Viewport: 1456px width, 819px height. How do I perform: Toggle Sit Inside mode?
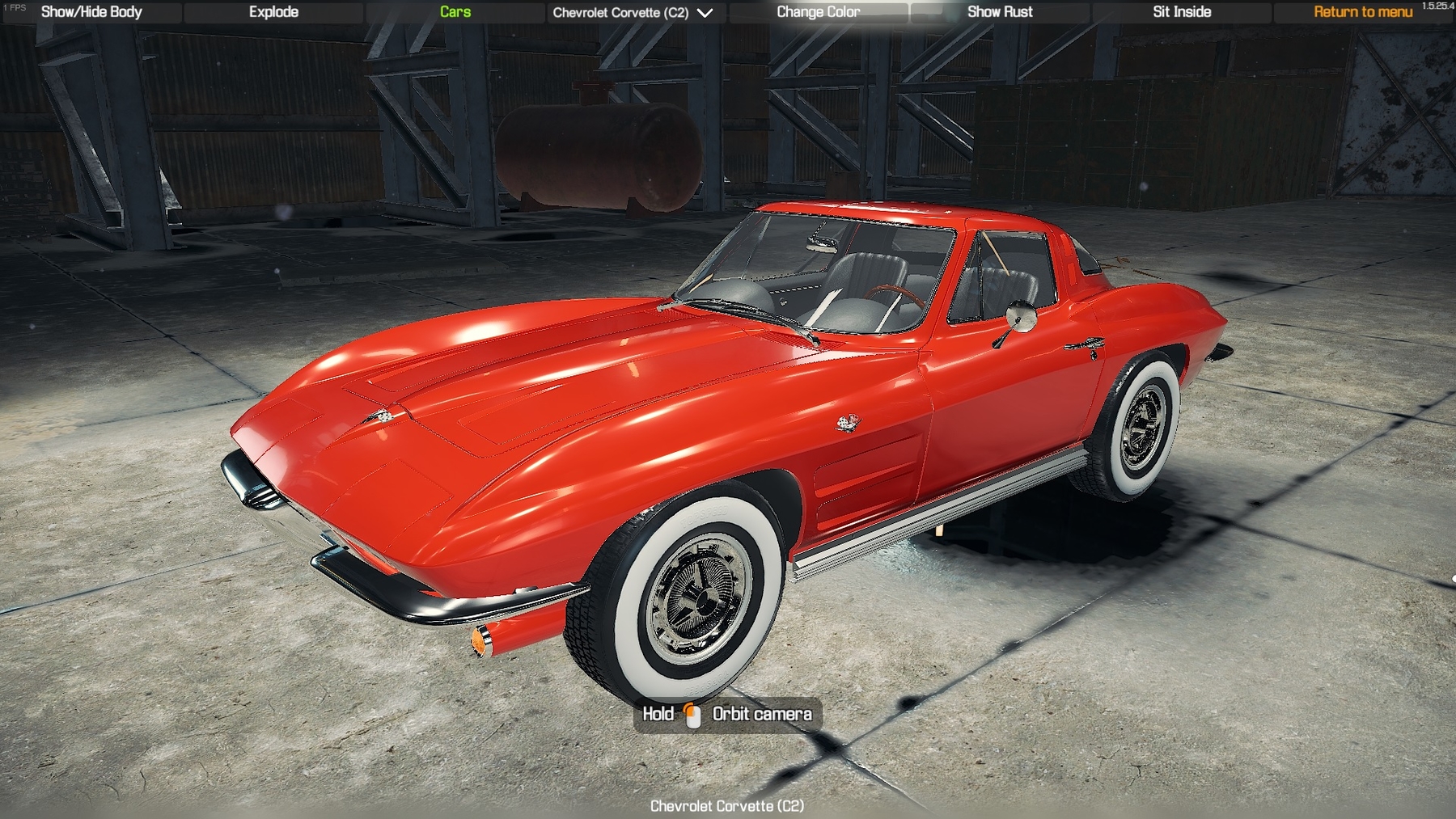pos(1181,11)
